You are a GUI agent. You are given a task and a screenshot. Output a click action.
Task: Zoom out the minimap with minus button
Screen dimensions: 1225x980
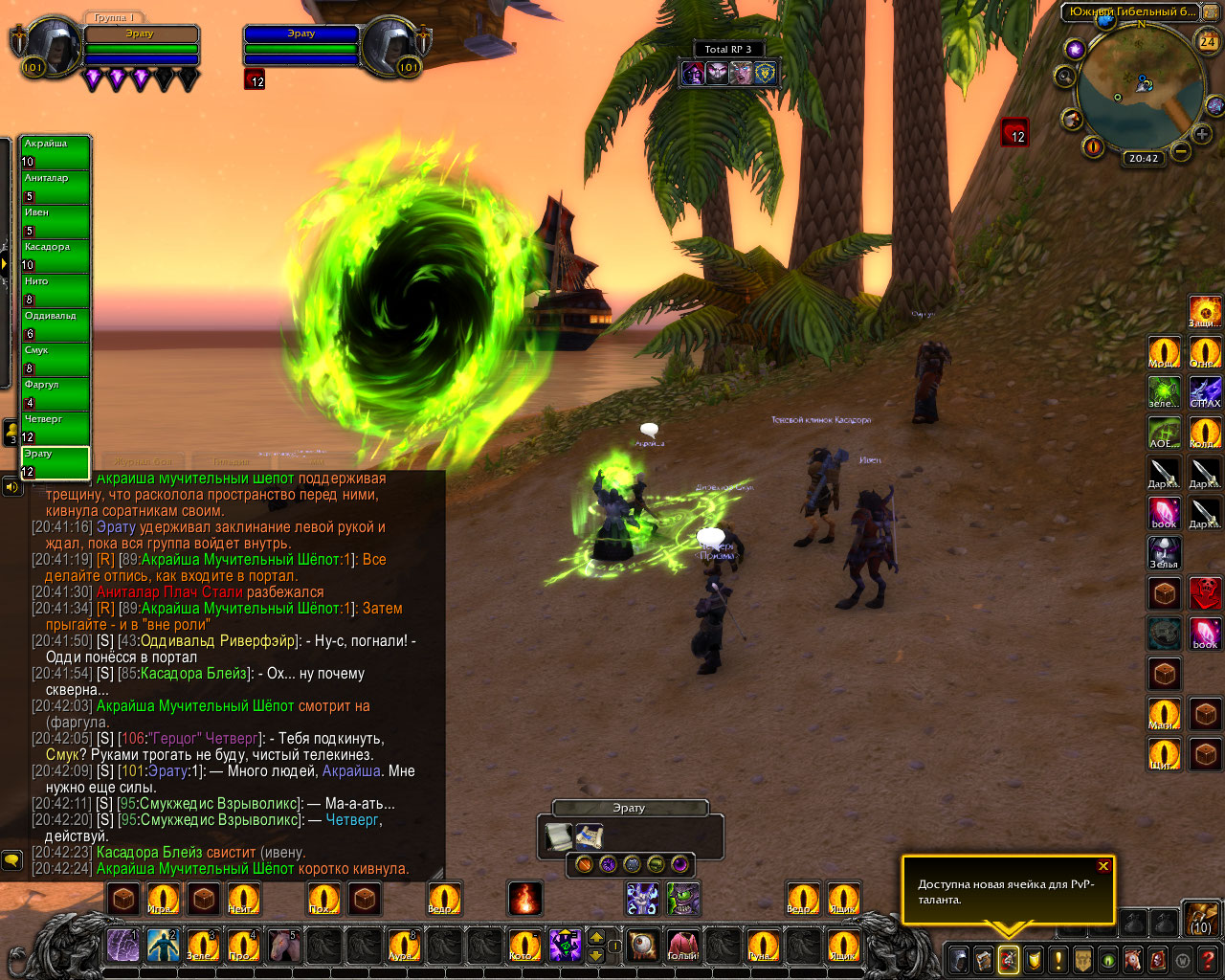1181,151
